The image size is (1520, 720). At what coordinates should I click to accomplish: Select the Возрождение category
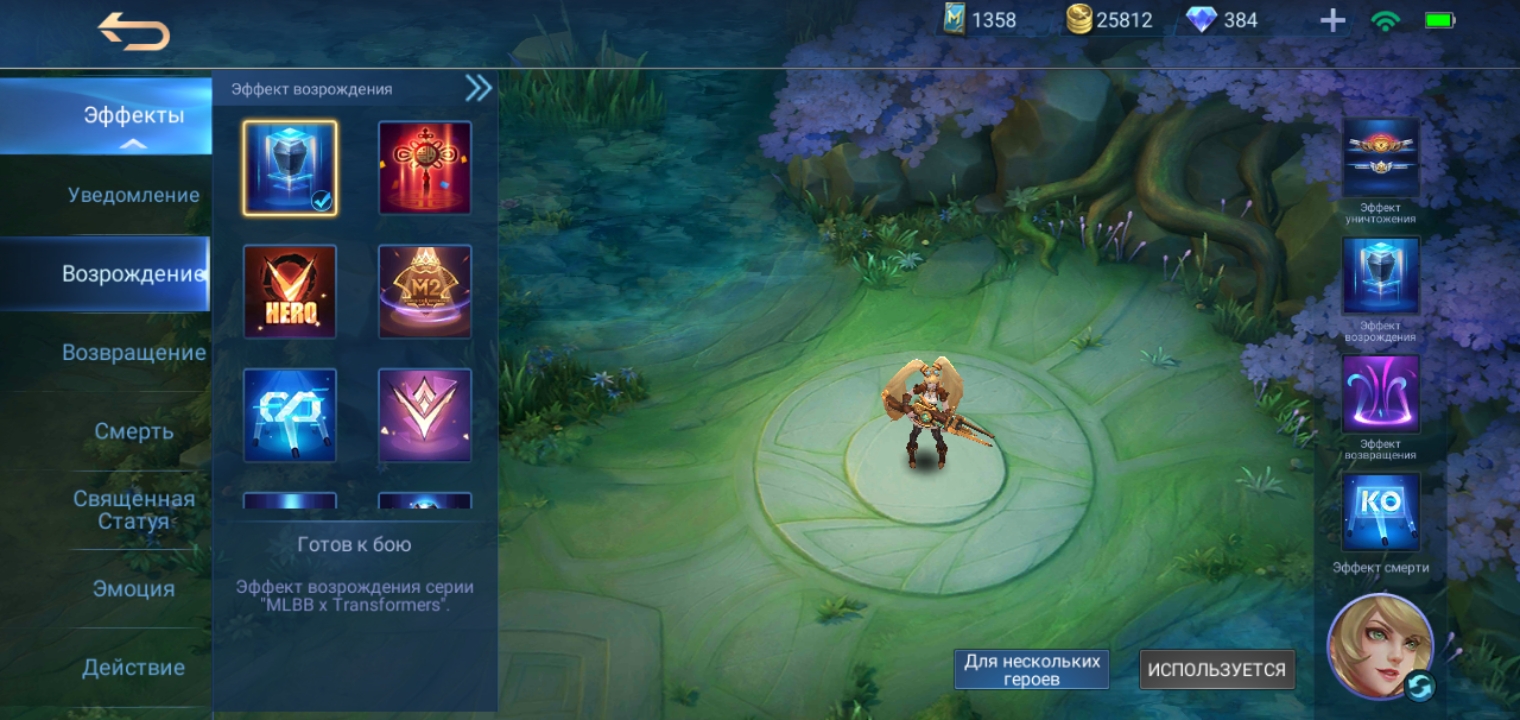pyautogui.click(x=133, y=274)
